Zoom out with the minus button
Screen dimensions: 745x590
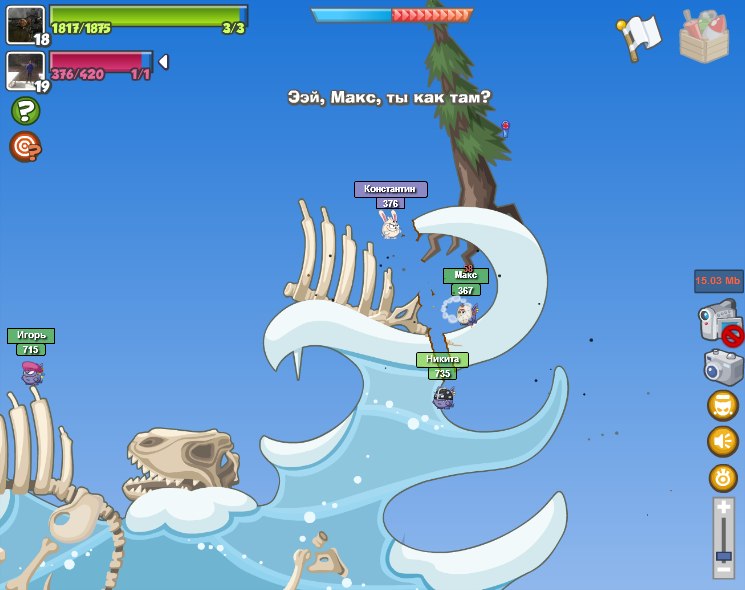point(723,570)
